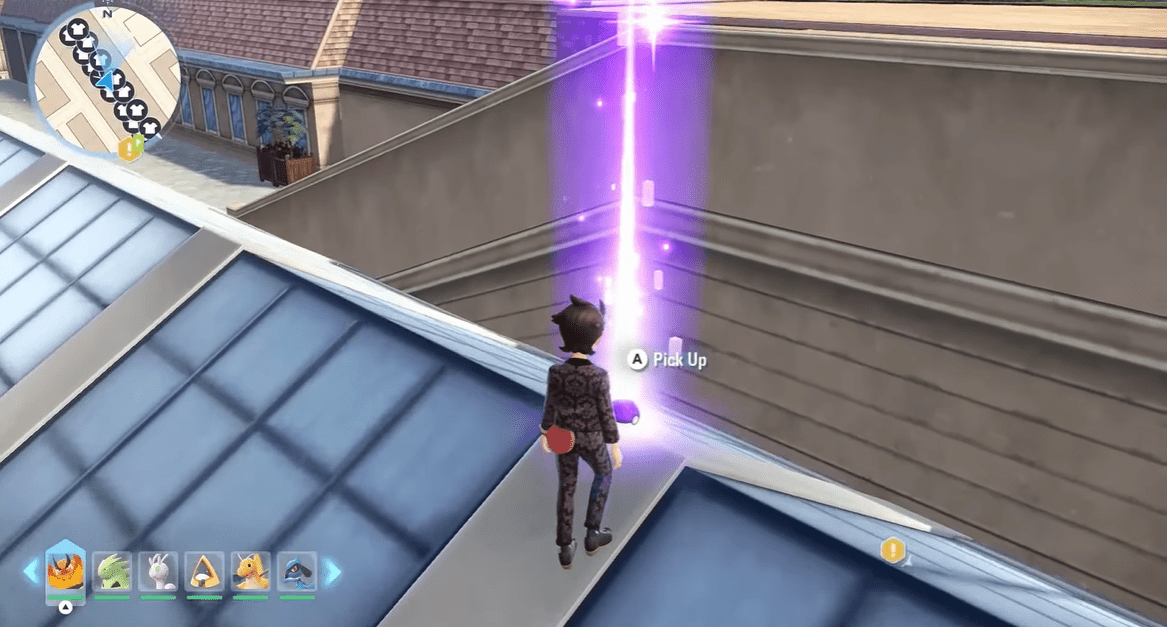Click the yellow quest marker on the minimap edge

point(129,149)
